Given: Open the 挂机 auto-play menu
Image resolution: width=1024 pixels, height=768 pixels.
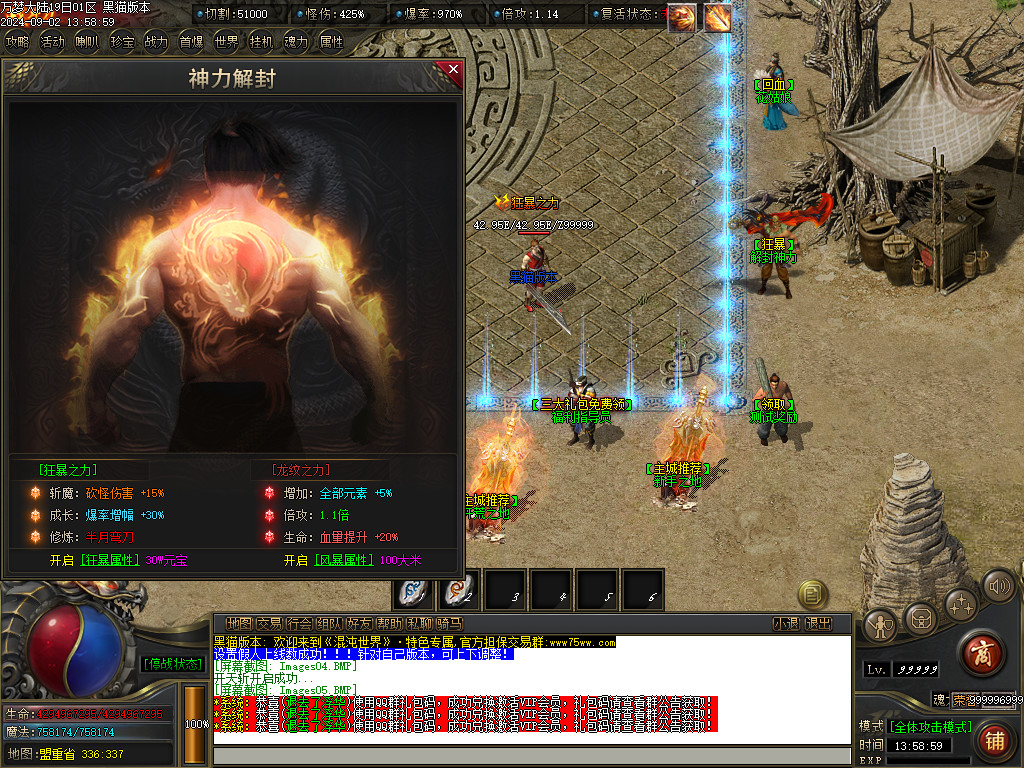Looking at the screenshot, I should 261,42.
